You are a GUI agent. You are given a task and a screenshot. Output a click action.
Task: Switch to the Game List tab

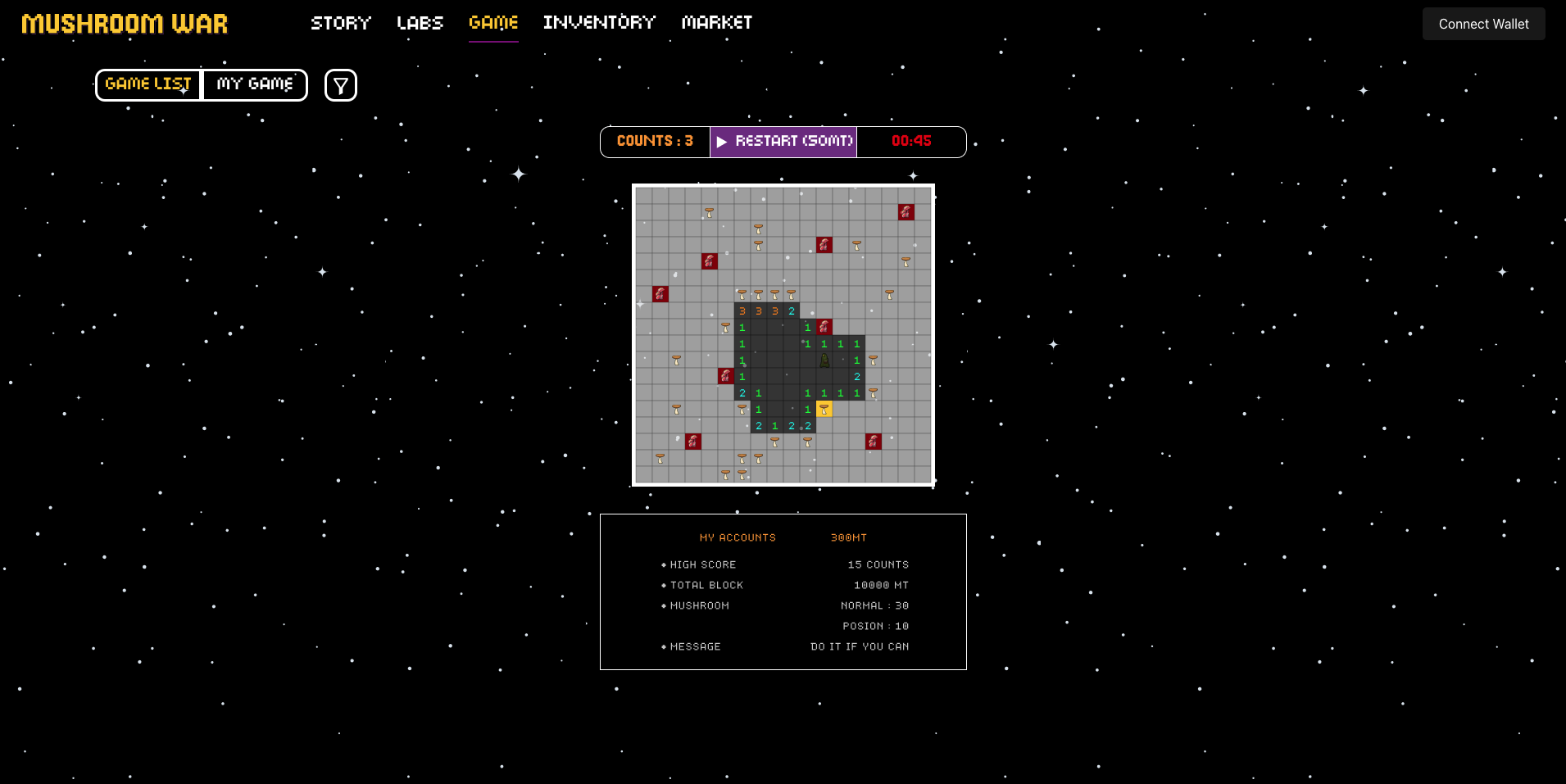click(x=148, y=84)
